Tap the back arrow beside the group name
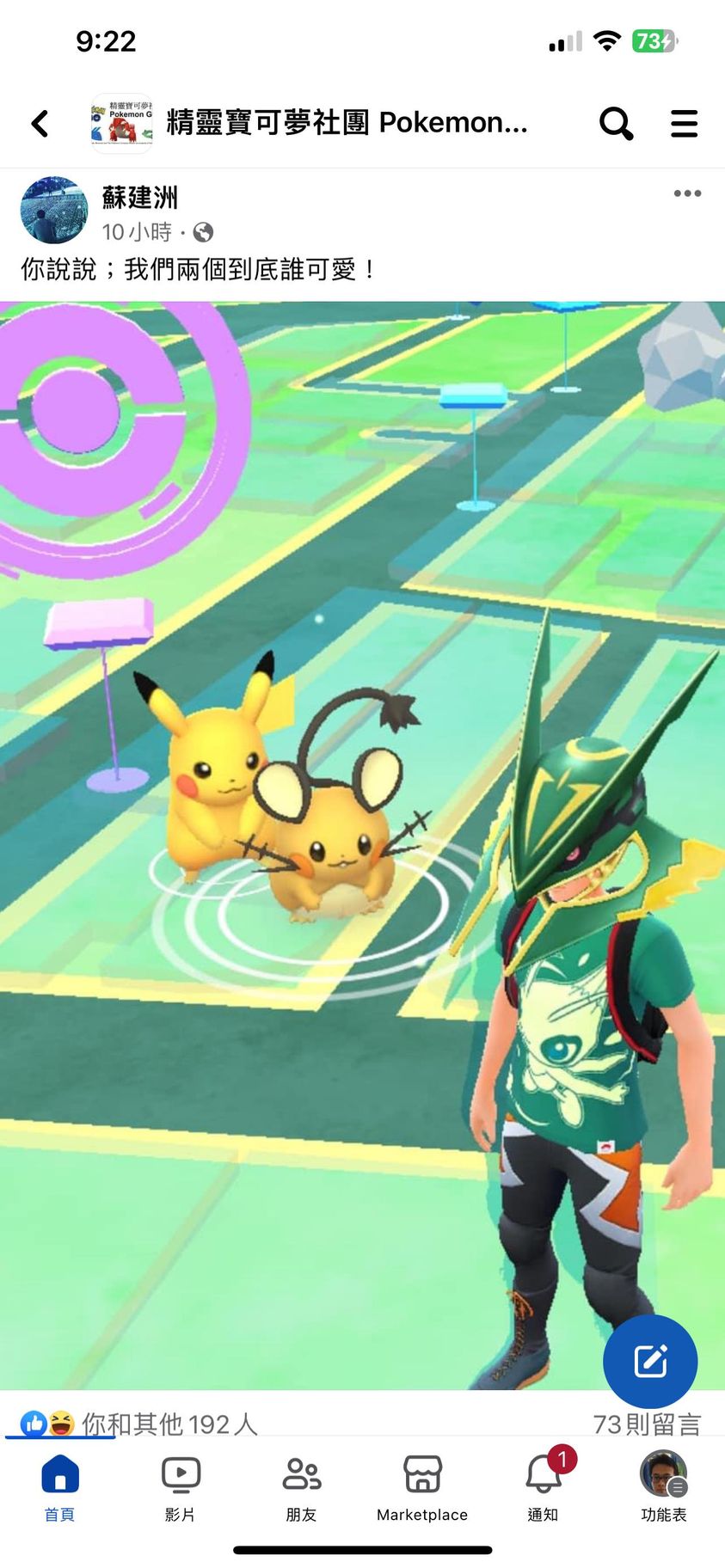 [x=40, y=124]
